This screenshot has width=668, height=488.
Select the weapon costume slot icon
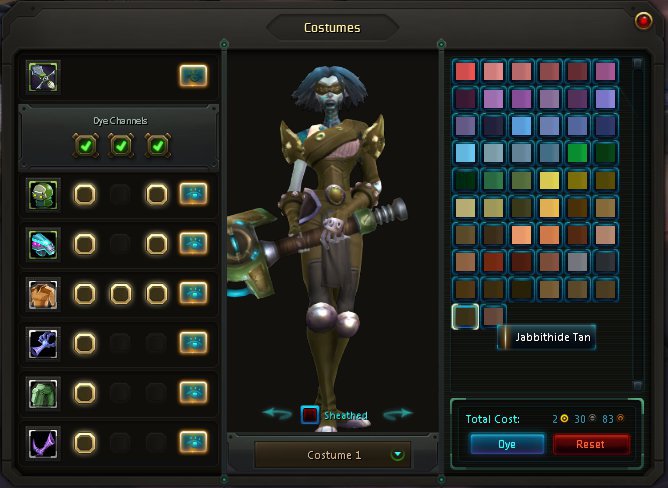[x=44, y=76]
